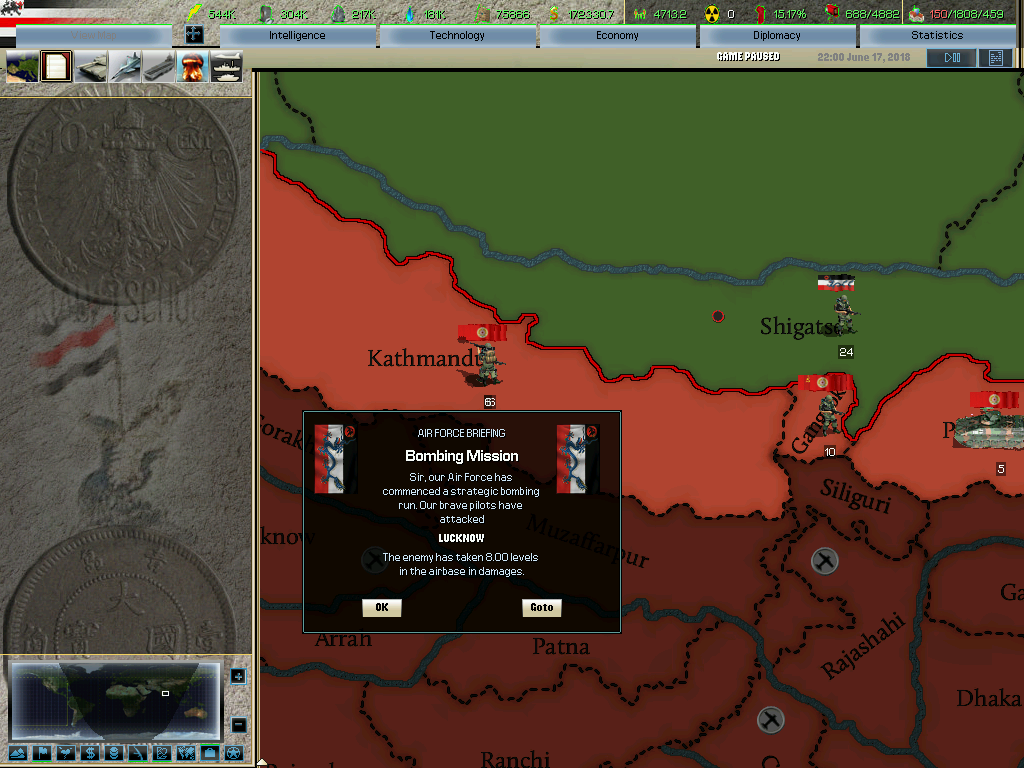Click the four-arrow move icon
Viewport: 1024px width, 768px height.
tap(195, 35)
